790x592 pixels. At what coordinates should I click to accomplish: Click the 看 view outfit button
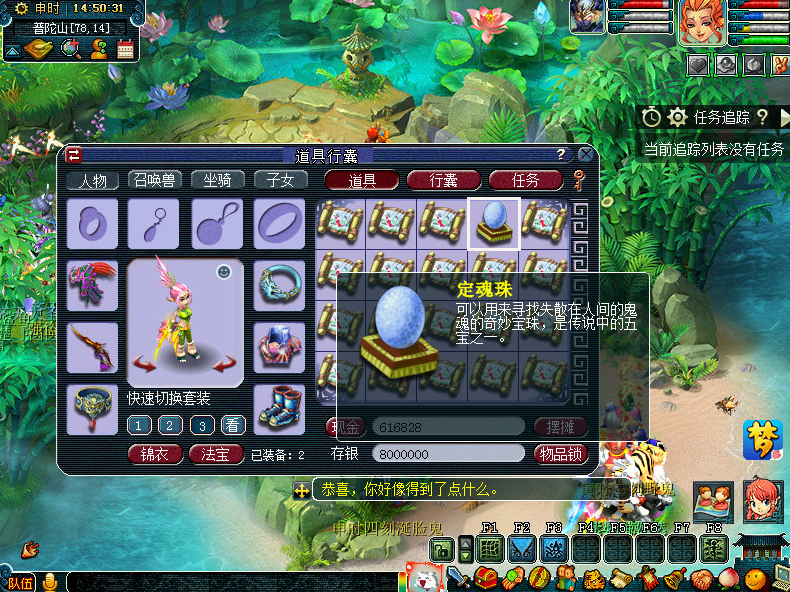pyautogui.click(x=233, y=425)
